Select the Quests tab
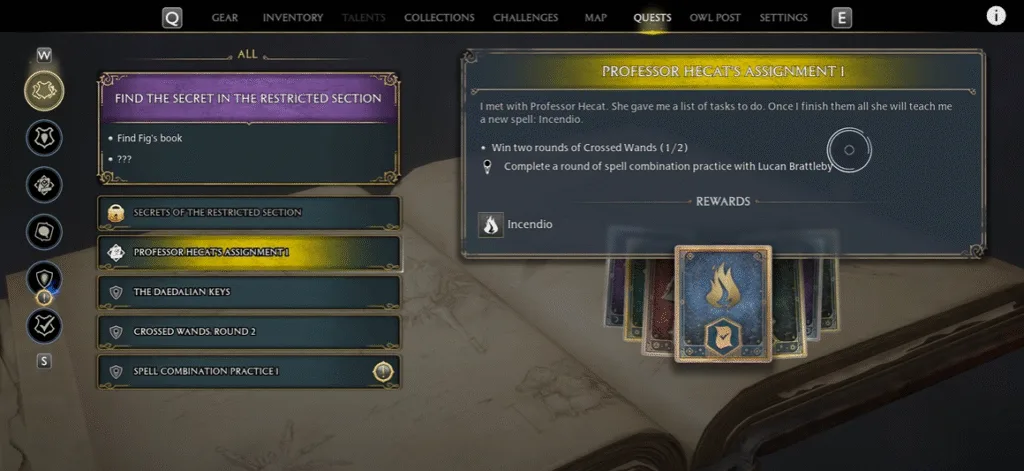The width and height of the screenshot is (1024, 471). (x=652, y=18)
